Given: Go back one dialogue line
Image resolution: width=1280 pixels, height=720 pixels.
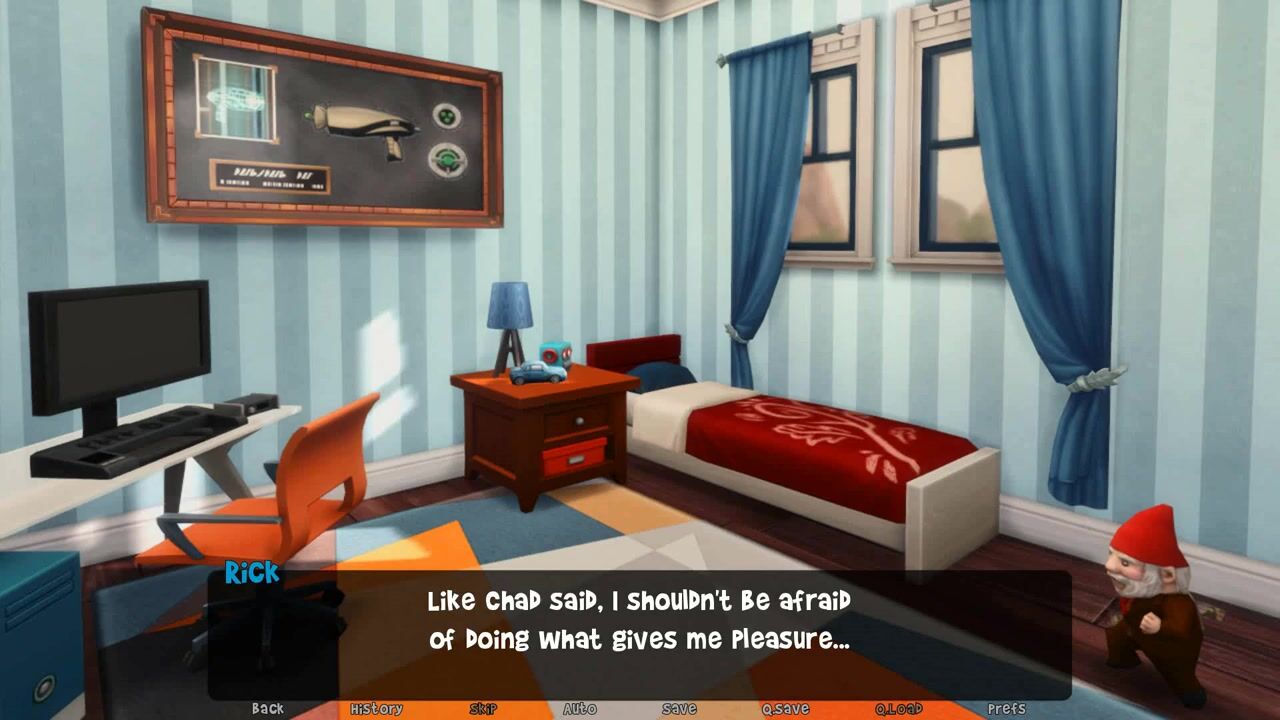Looking at the screenshot, I should click(x=267, y=708).
